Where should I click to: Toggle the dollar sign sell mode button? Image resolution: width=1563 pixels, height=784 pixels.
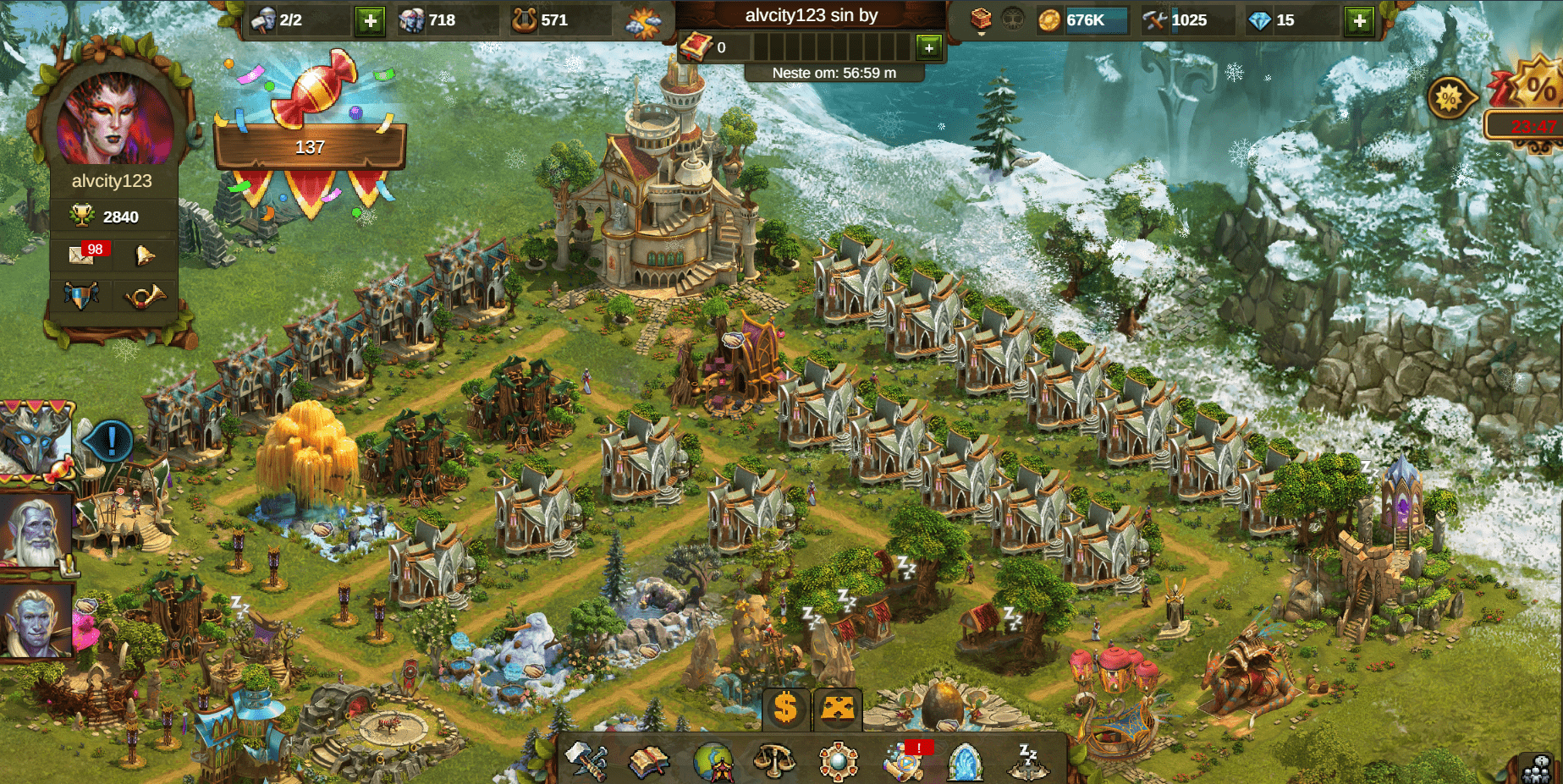[785, 708]
